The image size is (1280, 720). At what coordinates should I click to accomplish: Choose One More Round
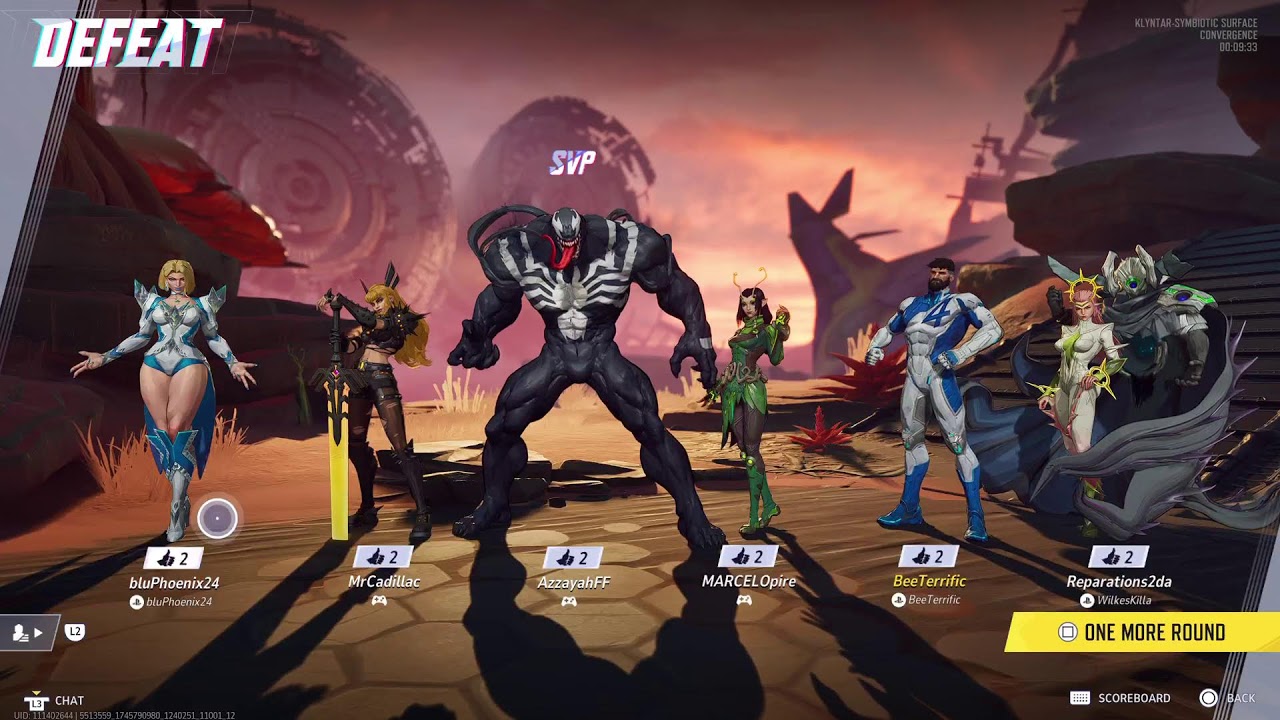tap(1143, 632)
